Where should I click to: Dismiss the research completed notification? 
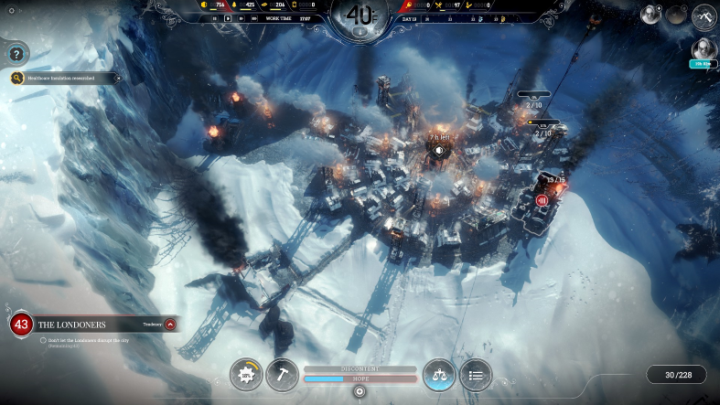[x=117, y=77]
